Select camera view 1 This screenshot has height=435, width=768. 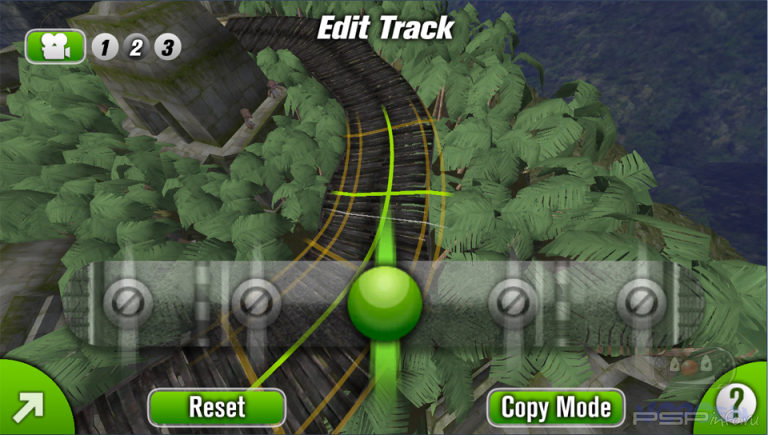pos(105,47)
